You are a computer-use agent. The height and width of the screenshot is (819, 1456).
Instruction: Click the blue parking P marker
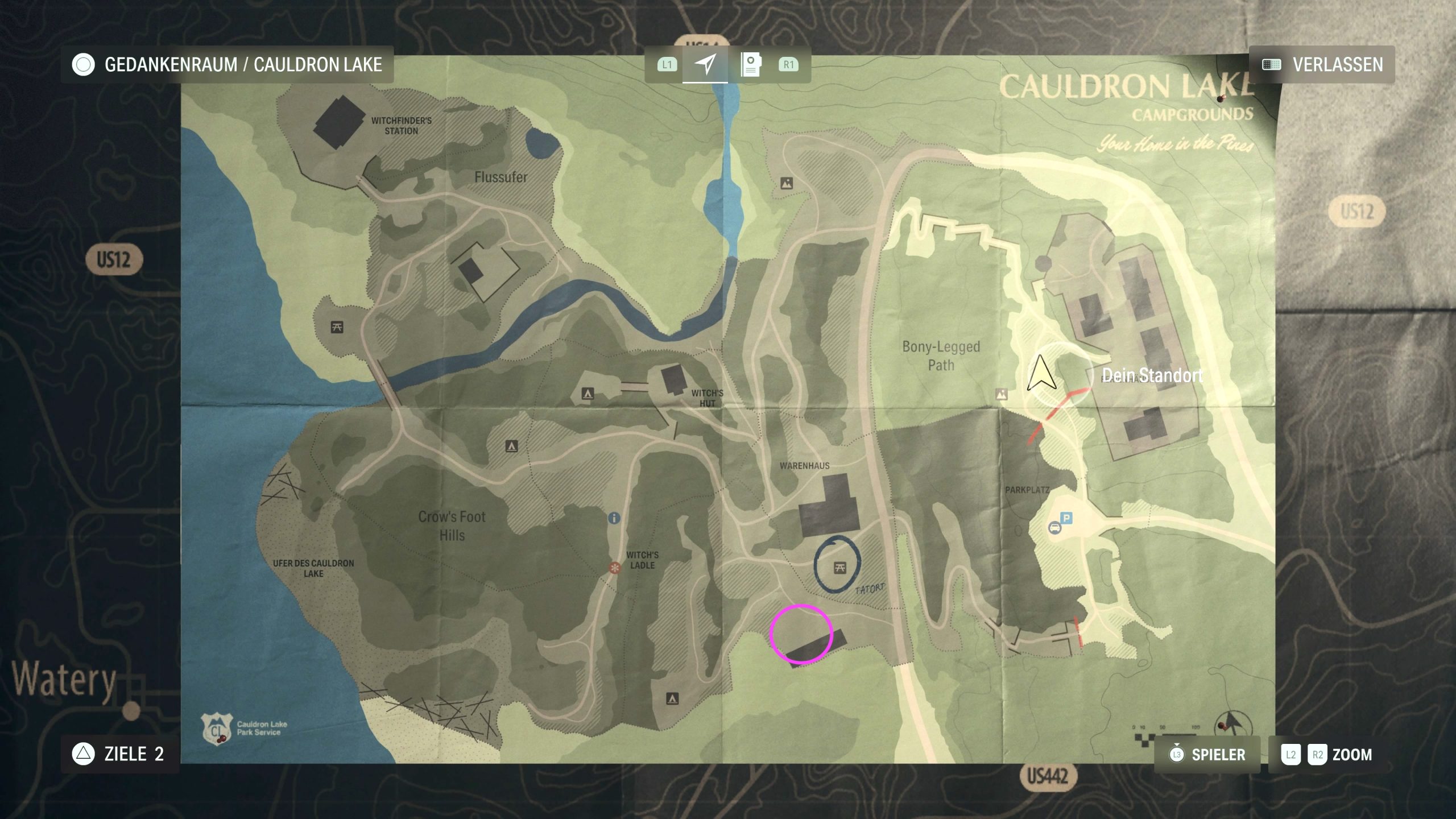pyautogui.click(x=1066, y=518)
